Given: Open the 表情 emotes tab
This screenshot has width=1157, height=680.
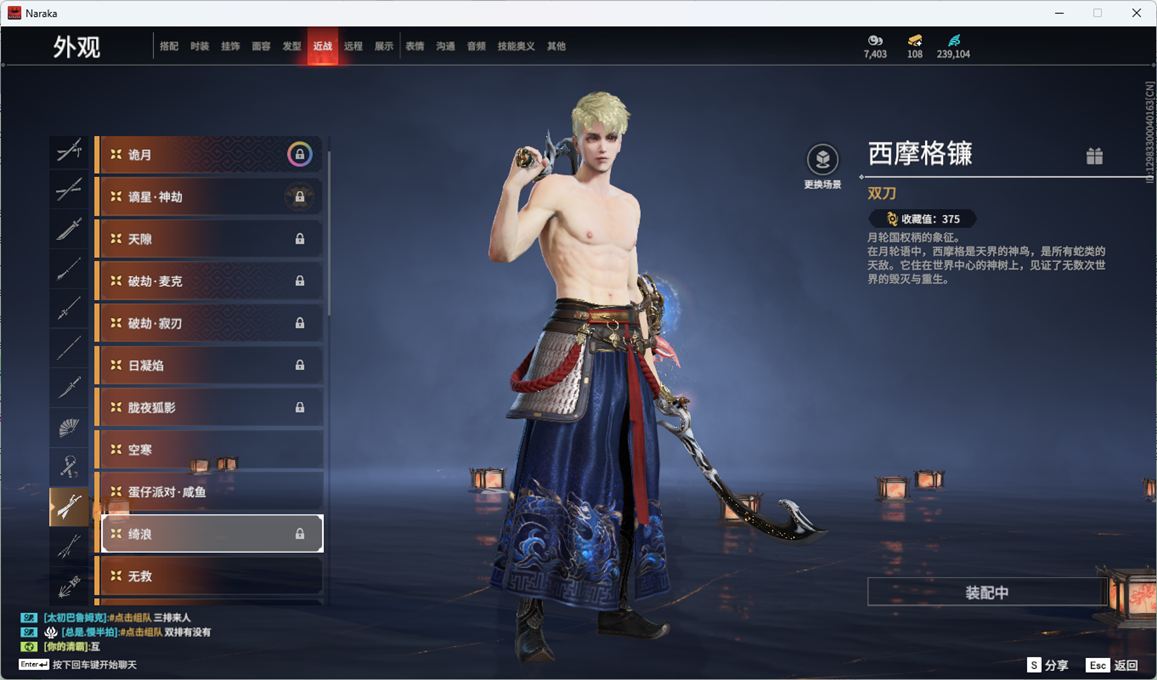Looking at the screenshot, I should point(414,46).
